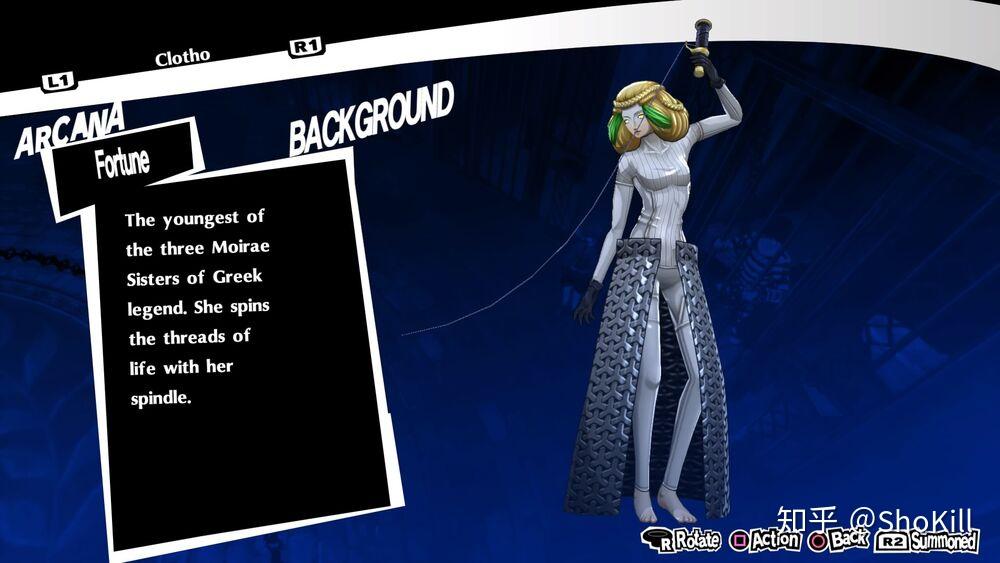
Task: Select the Clotho persona name header
Action: point(182,57)
